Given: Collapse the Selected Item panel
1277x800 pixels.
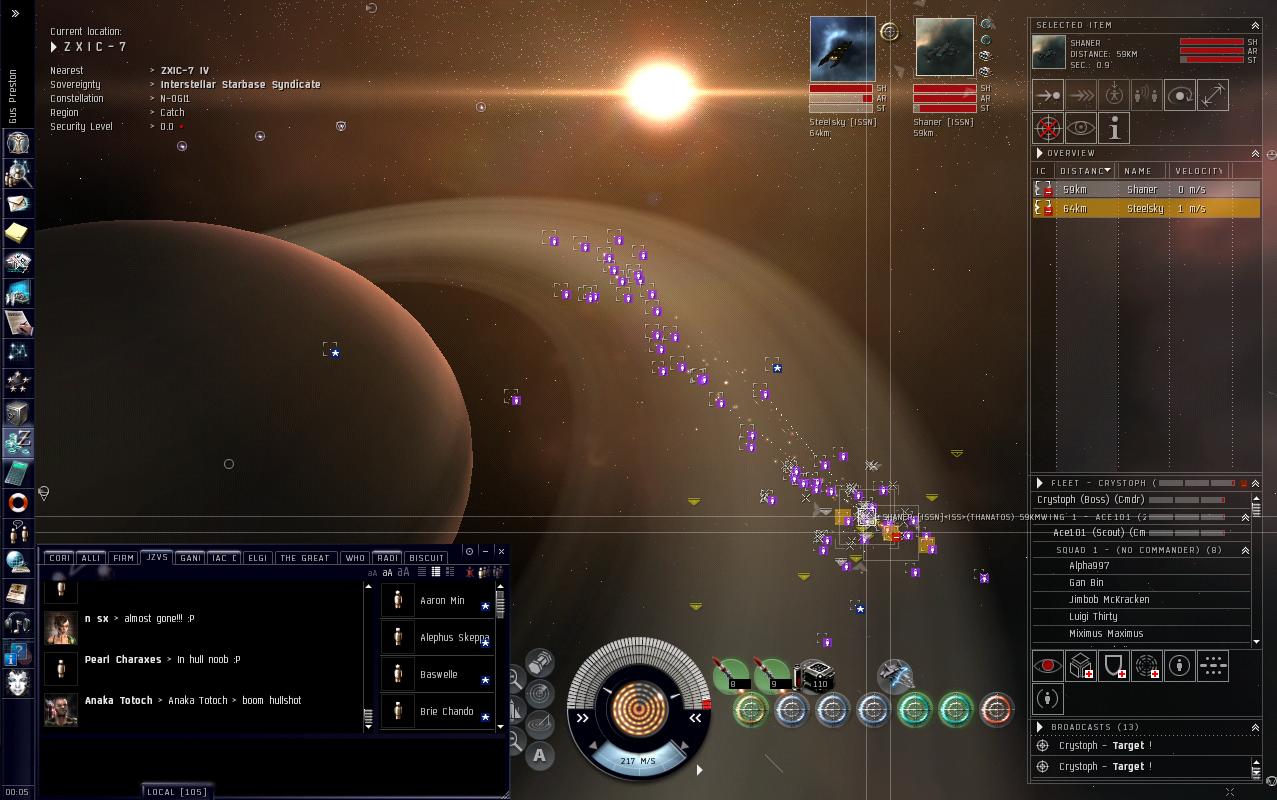Looking at the screenshot, I should tap(1255, 25).
